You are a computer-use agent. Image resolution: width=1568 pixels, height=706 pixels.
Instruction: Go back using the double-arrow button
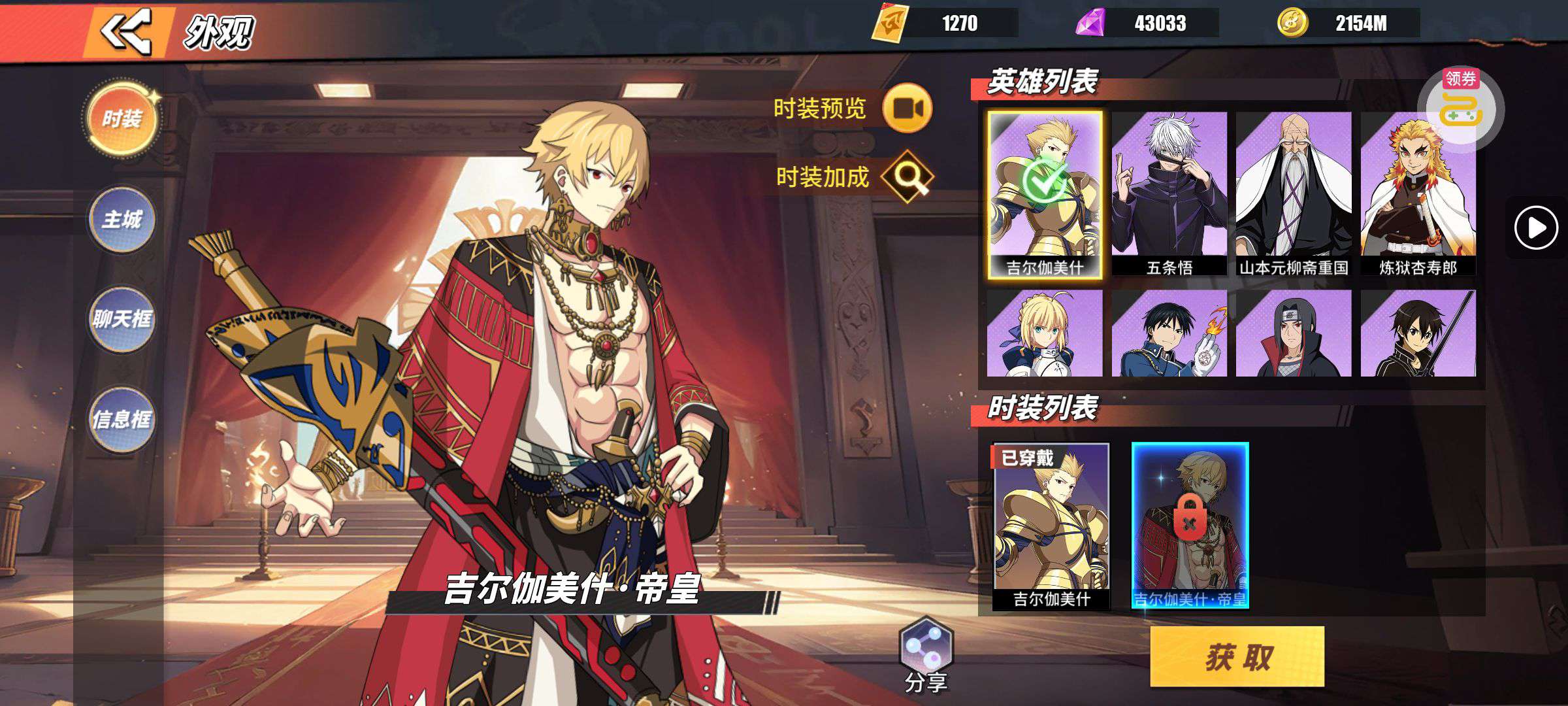[125, 31]
